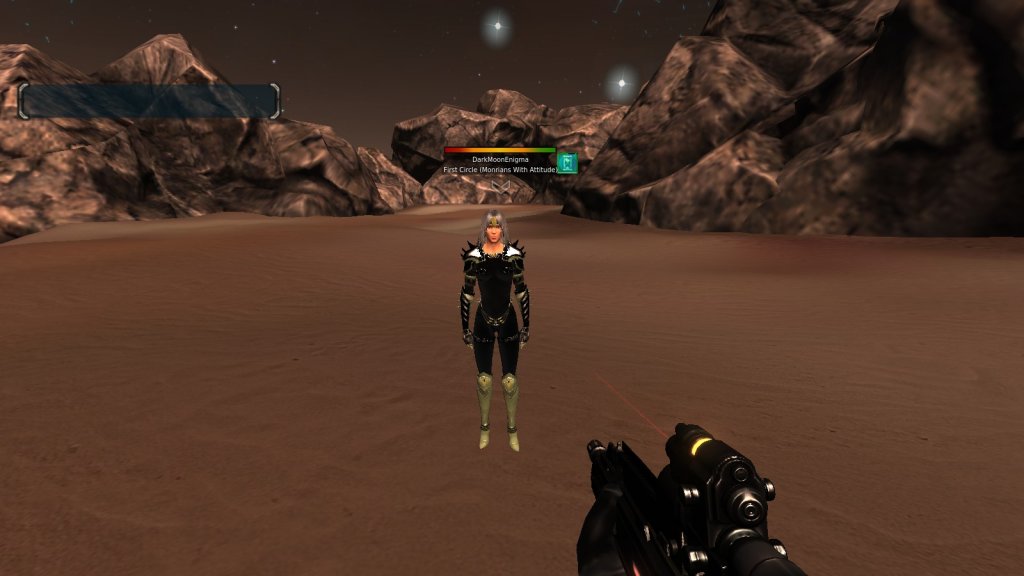The height and width of the screenshot is (576, 1024).
Task: Click the empty bracketed chat panel
Action: (149, 101)
